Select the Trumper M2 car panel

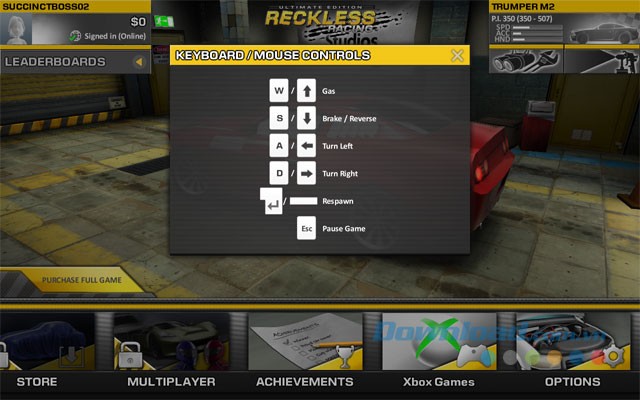pyautogui.click(x=564, y=24)
